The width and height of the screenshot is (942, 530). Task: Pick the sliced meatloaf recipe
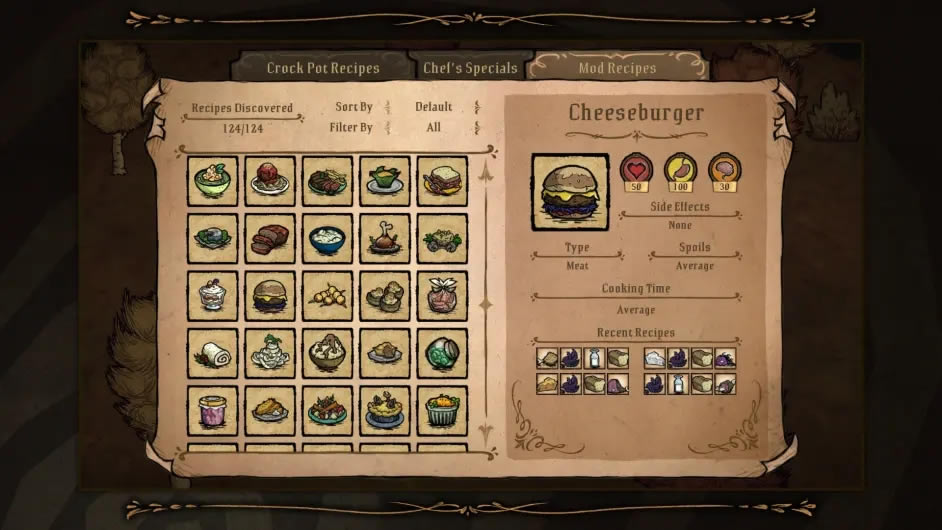pos(270,239)
